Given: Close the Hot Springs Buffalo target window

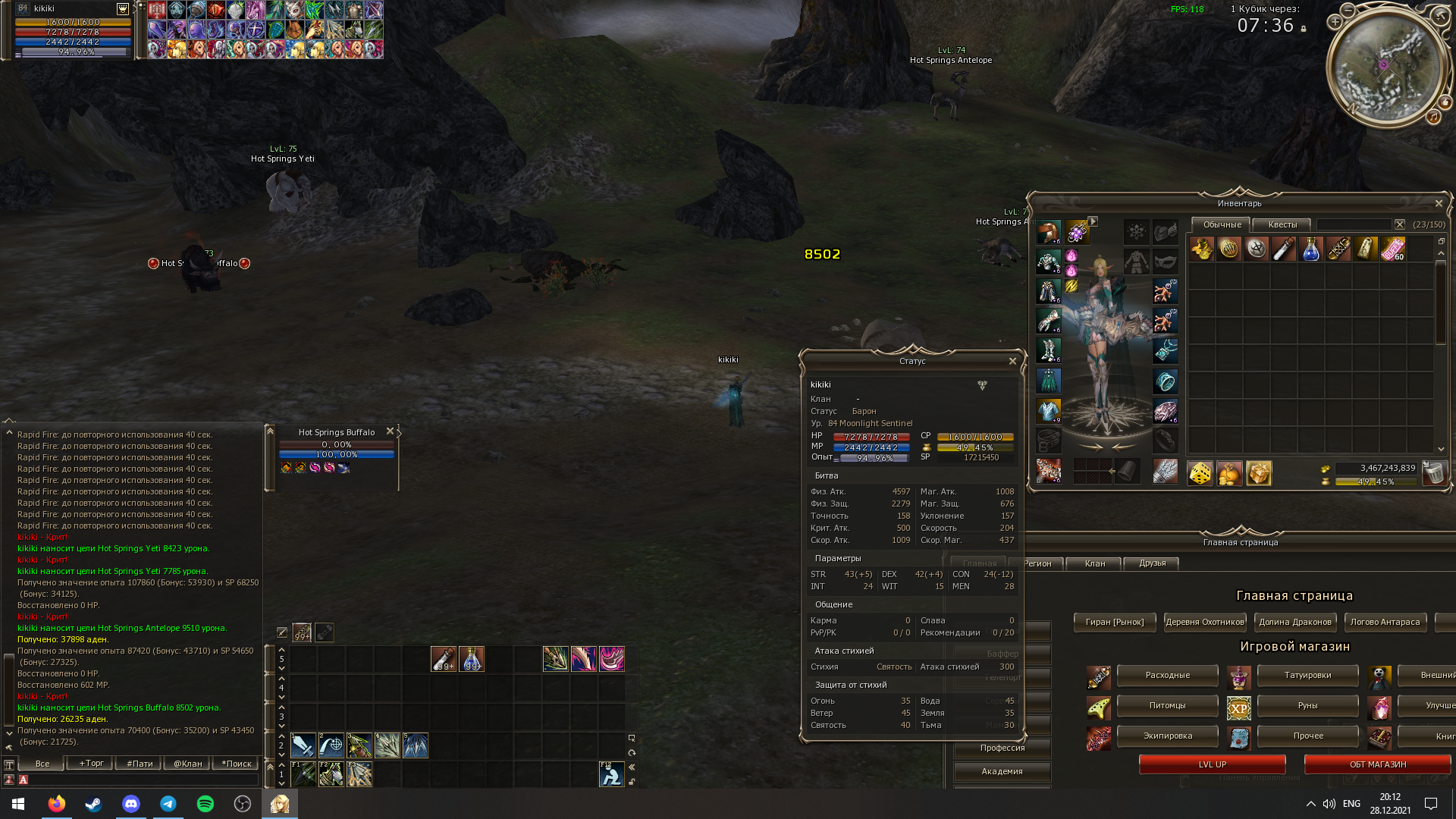Looking at the screenshot, I should coord(390,431).
